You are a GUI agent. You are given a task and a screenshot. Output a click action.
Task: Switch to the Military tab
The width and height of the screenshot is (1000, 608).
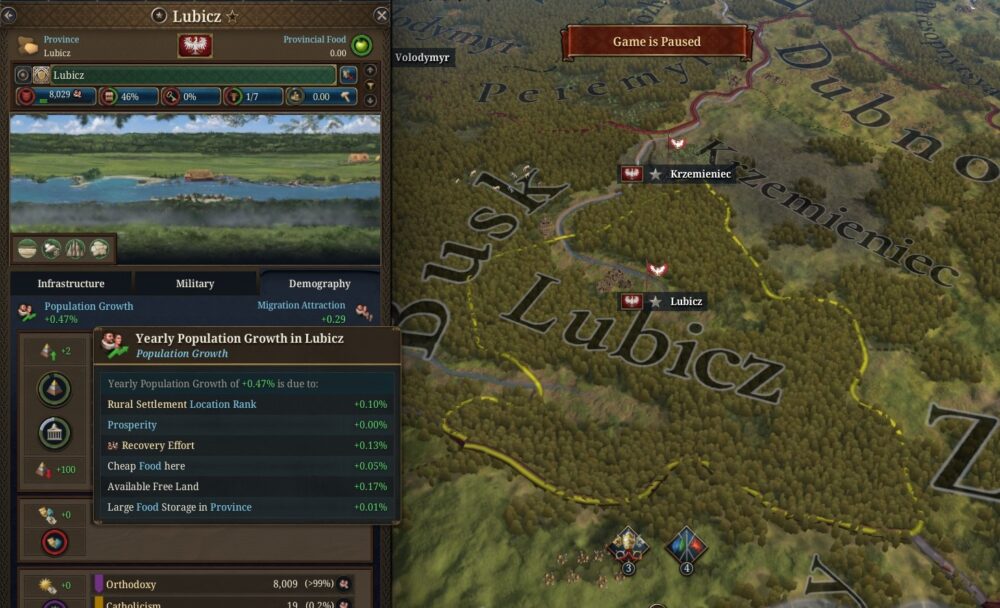(x=195, y=283)
